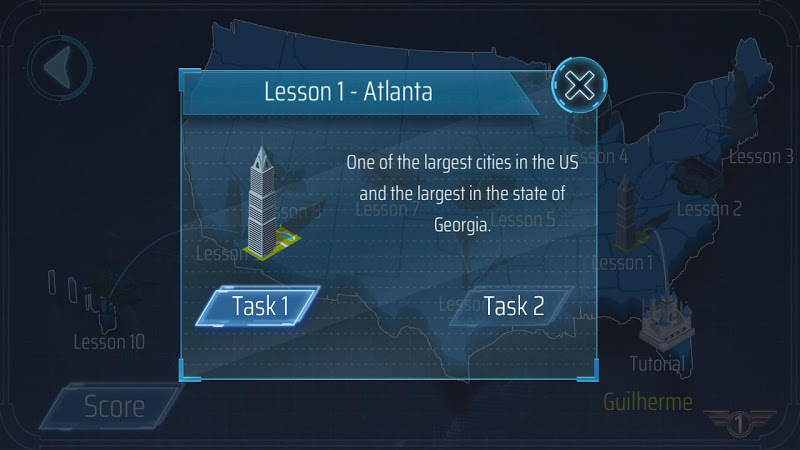
Task: Start Task 1 of the Atlanta lesson
Action: (260, 306)
